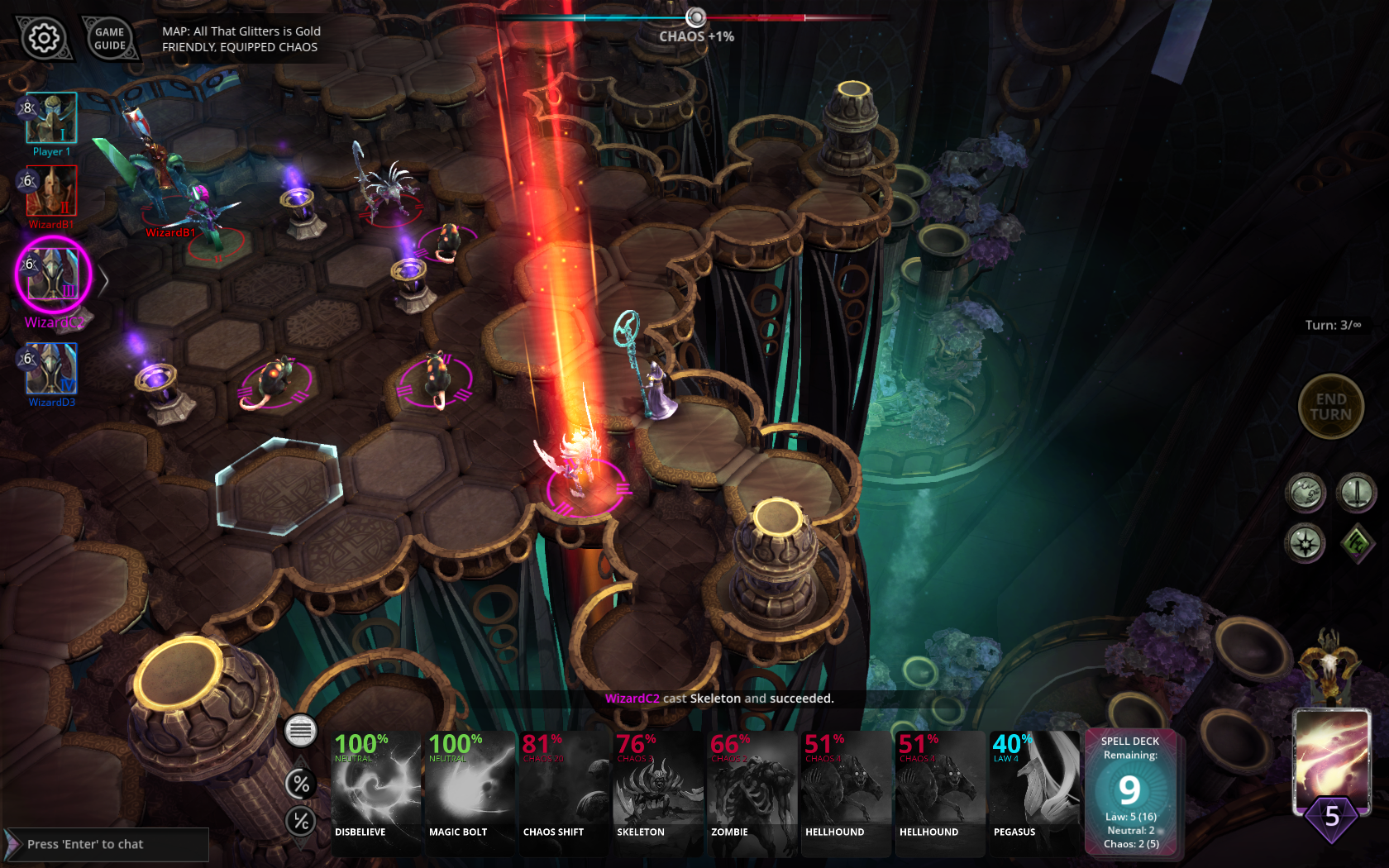Open the Spell Deck remaining panel

(1130, 792)
